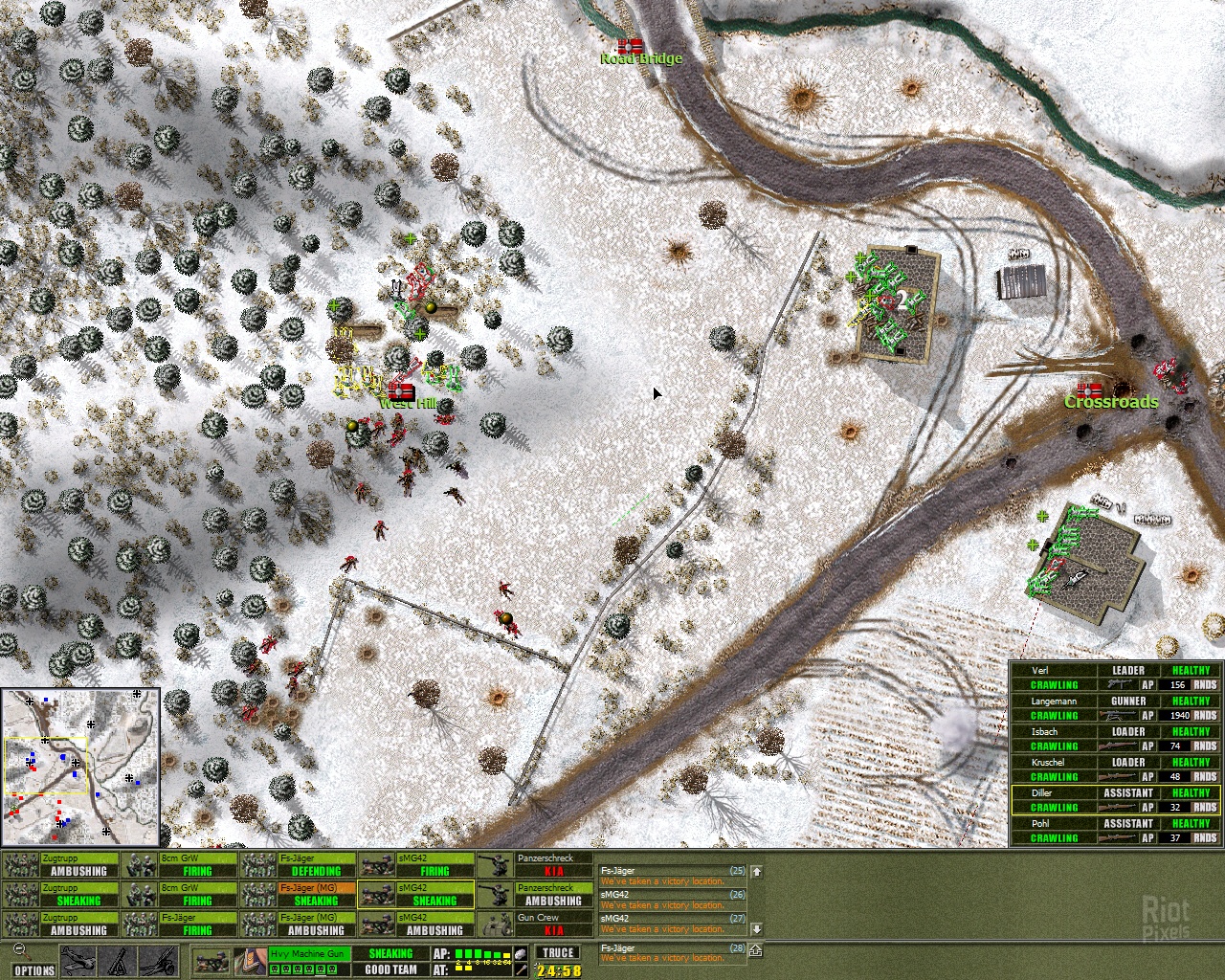The width and height of the screenshot is (1225, 980).
Task: Request the mortar barrage support
Action: (119, 961)
